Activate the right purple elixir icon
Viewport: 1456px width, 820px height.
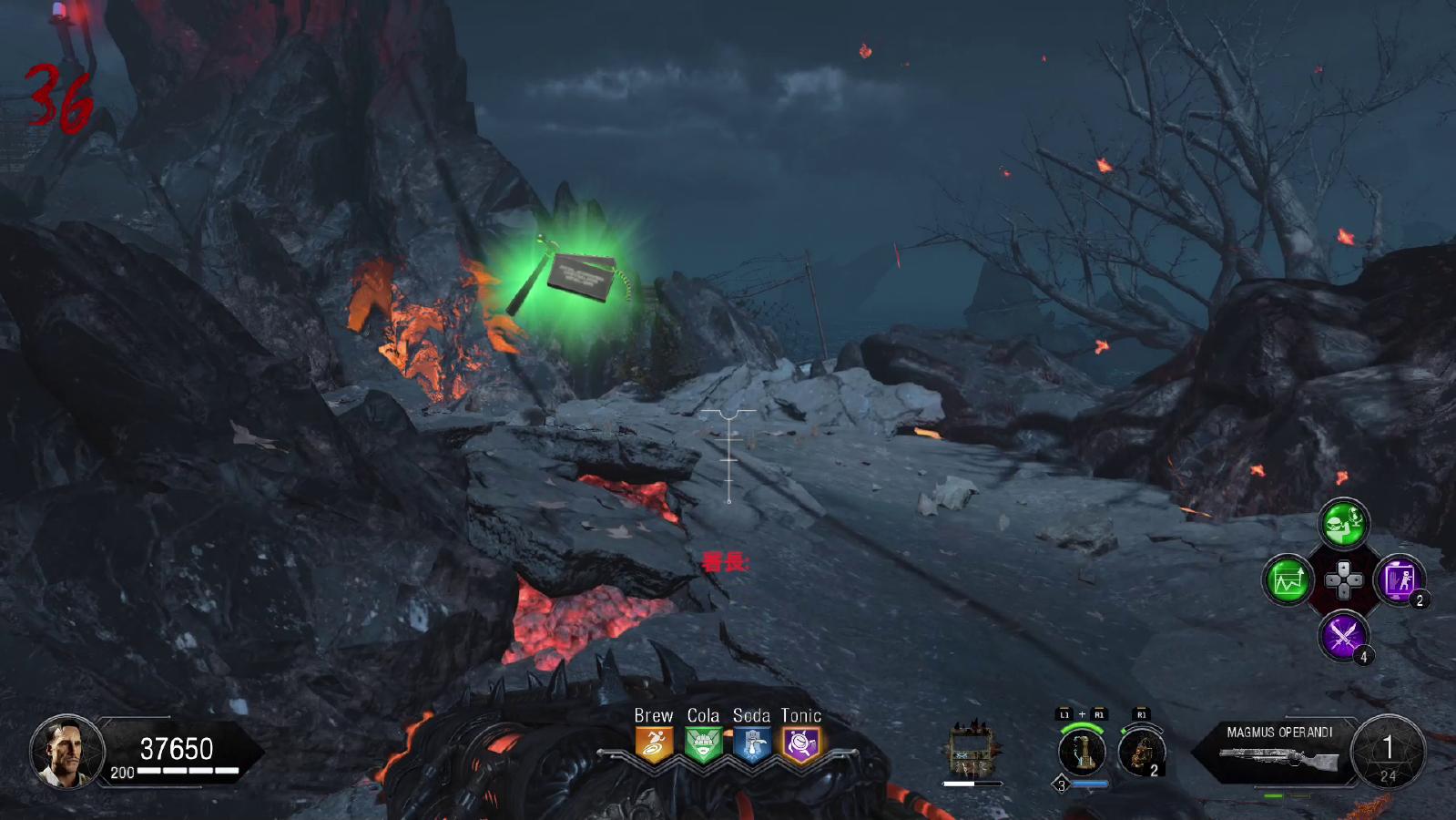1399,579
